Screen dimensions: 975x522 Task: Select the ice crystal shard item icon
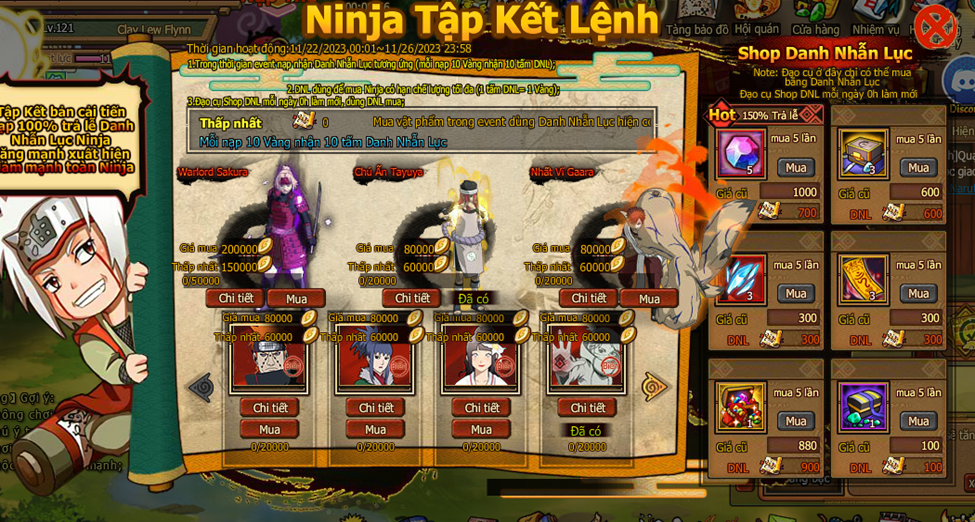pos(741,279)
